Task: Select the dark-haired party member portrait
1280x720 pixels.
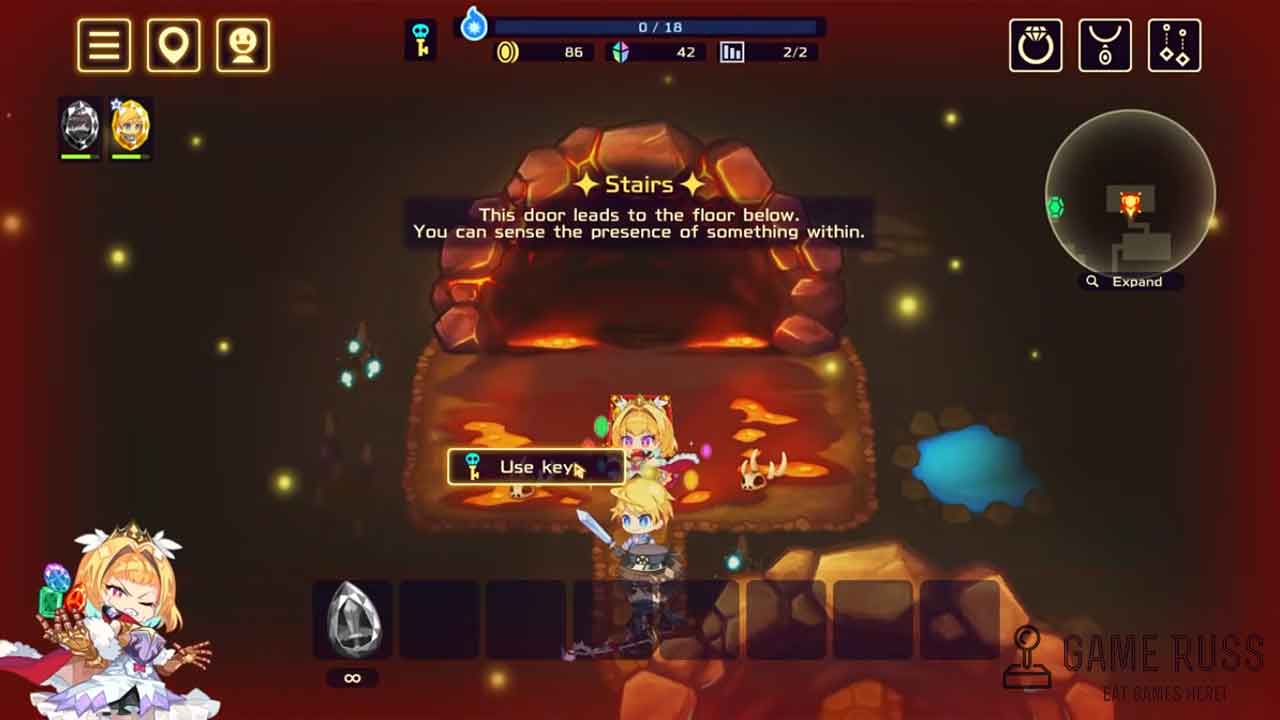Action: click(x=80, y=126)
